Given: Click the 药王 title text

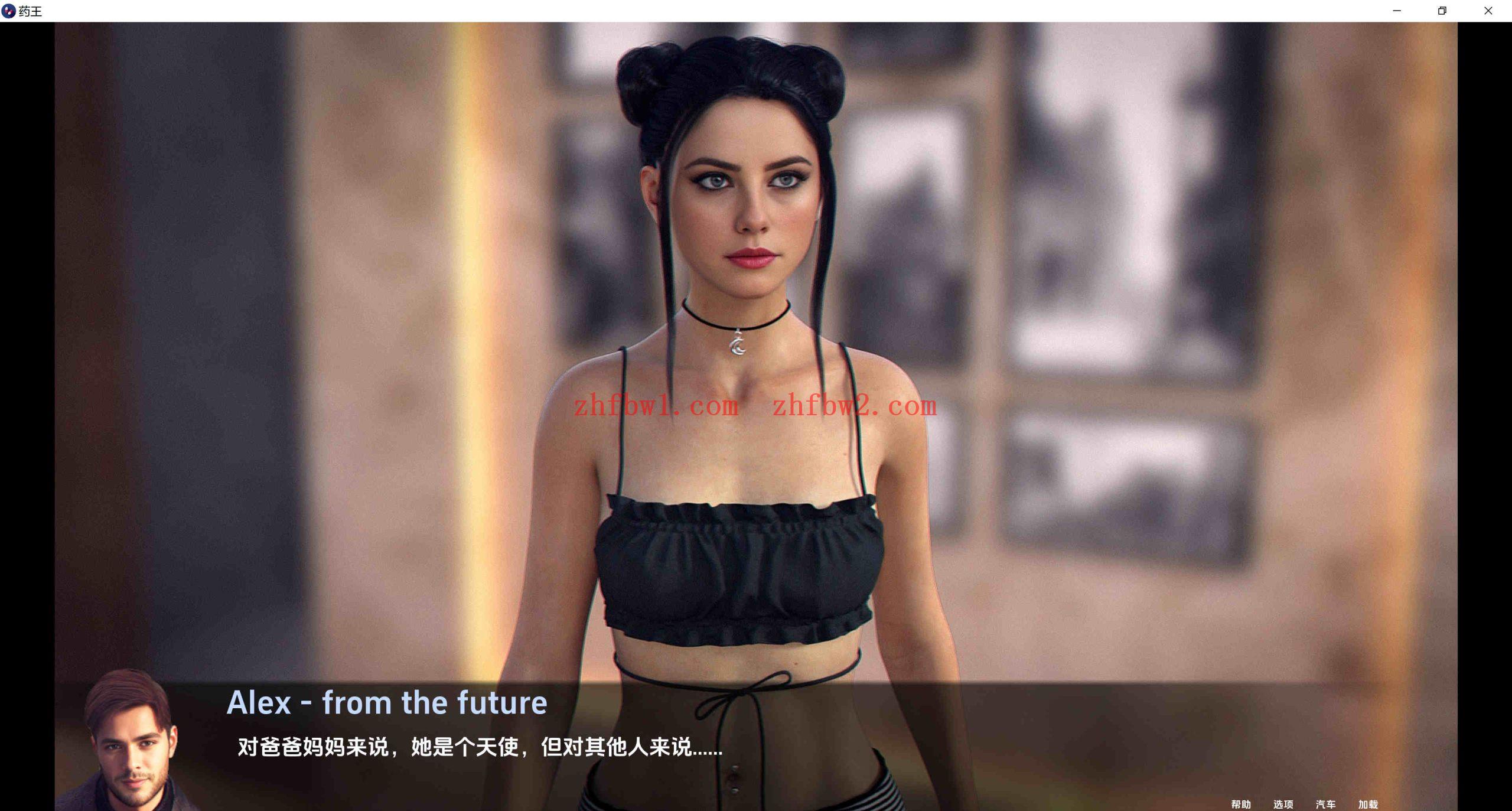Looking at the screenshot, I should click(31, 11).
